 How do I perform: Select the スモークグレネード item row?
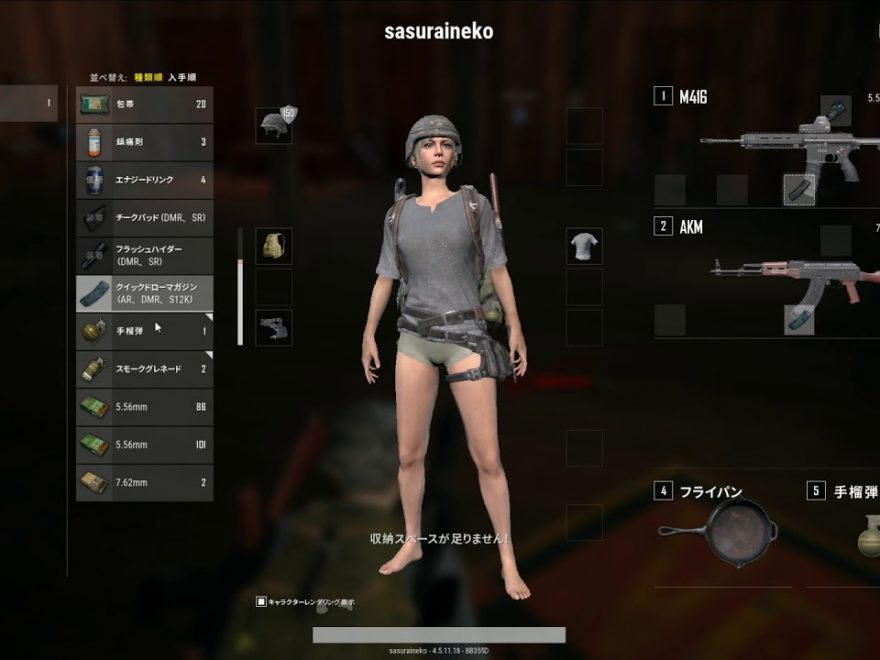[144, 369]
